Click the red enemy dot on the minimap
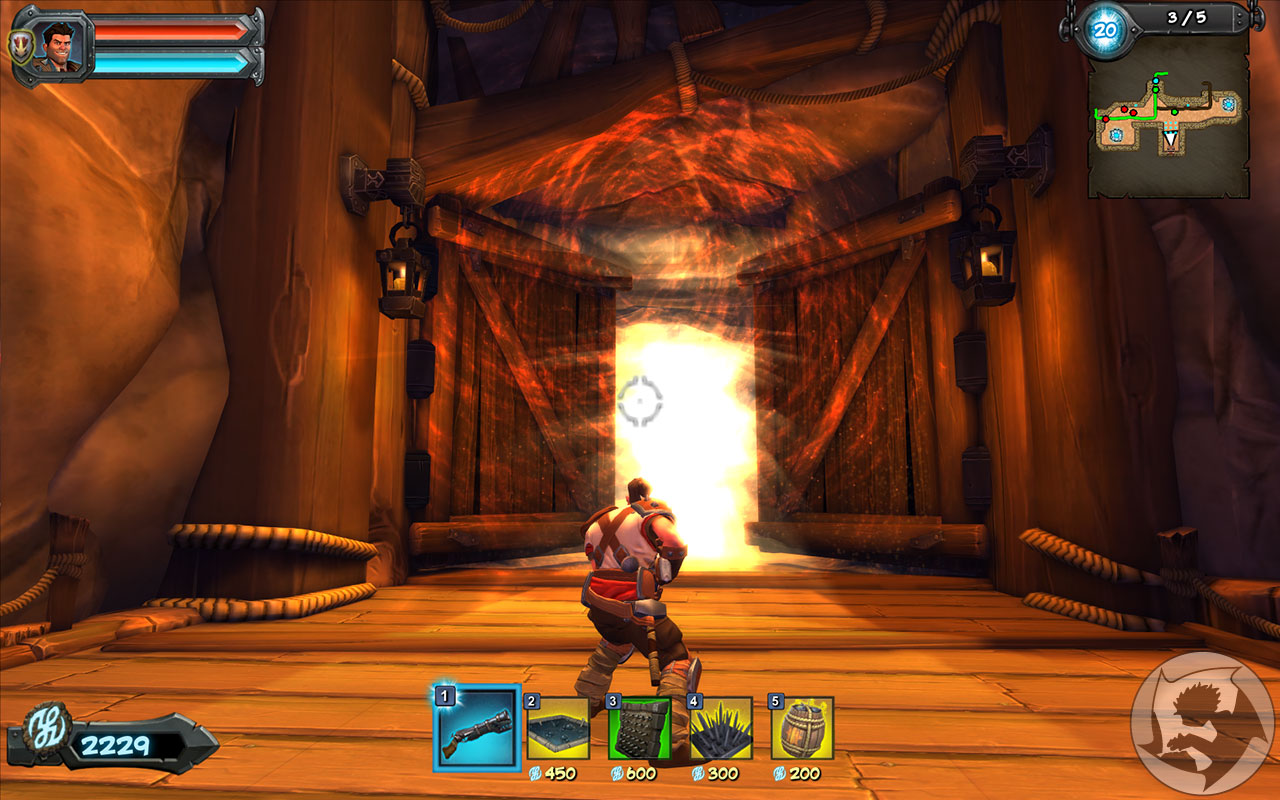1280x800 pixels. pyautogui.click(x=1124, y=109)
